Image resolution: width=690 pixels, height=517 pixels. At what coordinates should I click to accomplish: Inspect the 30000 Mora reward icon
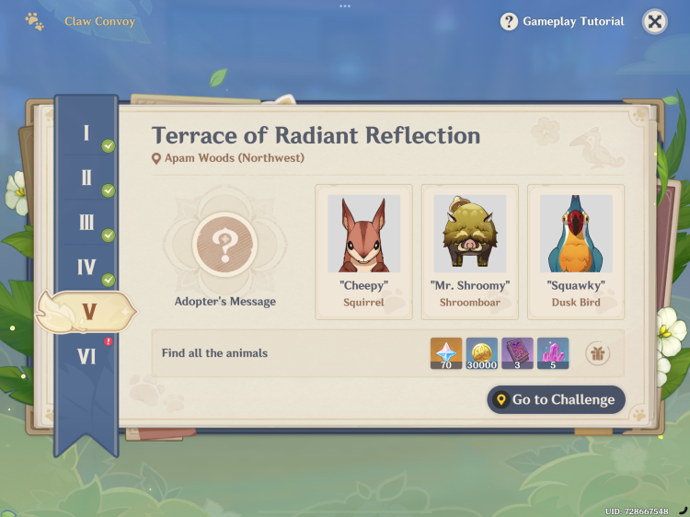click(482, 353)
